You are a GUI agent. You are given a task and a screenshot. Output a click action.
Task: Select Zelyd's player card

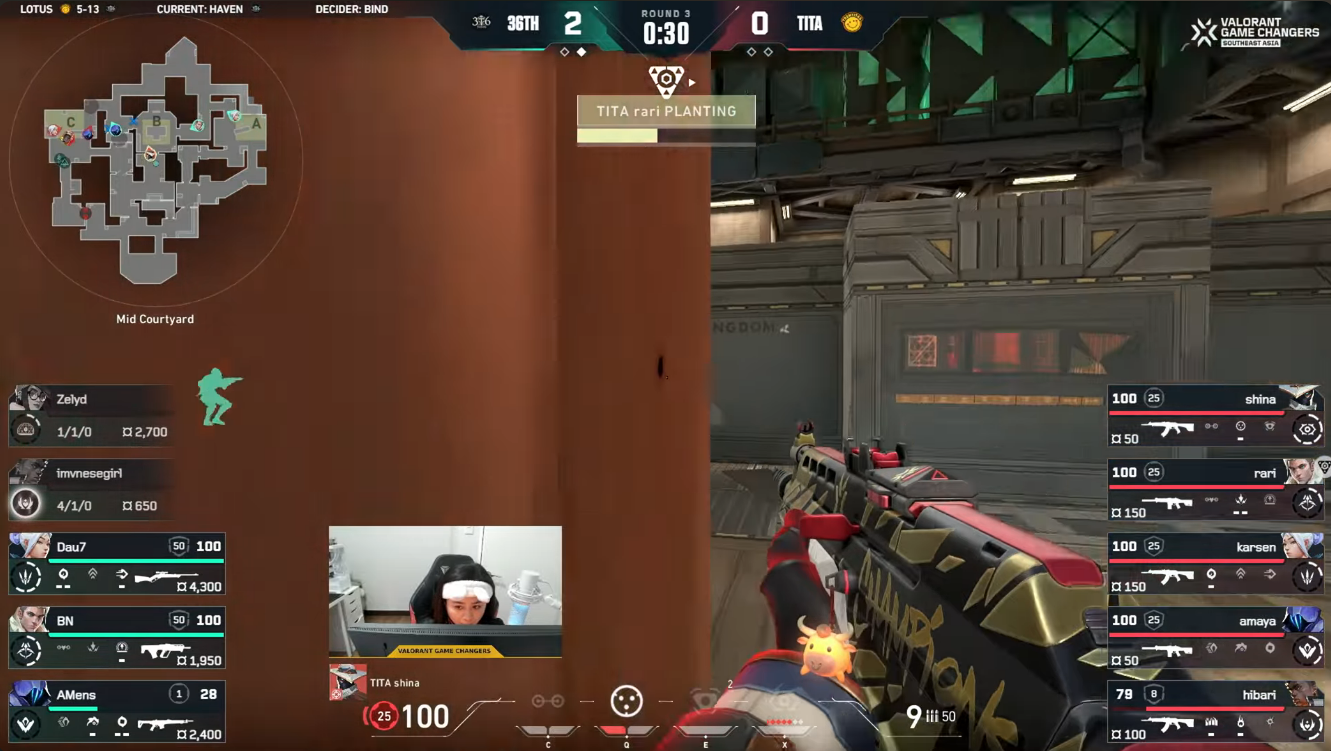pos(90,415)
